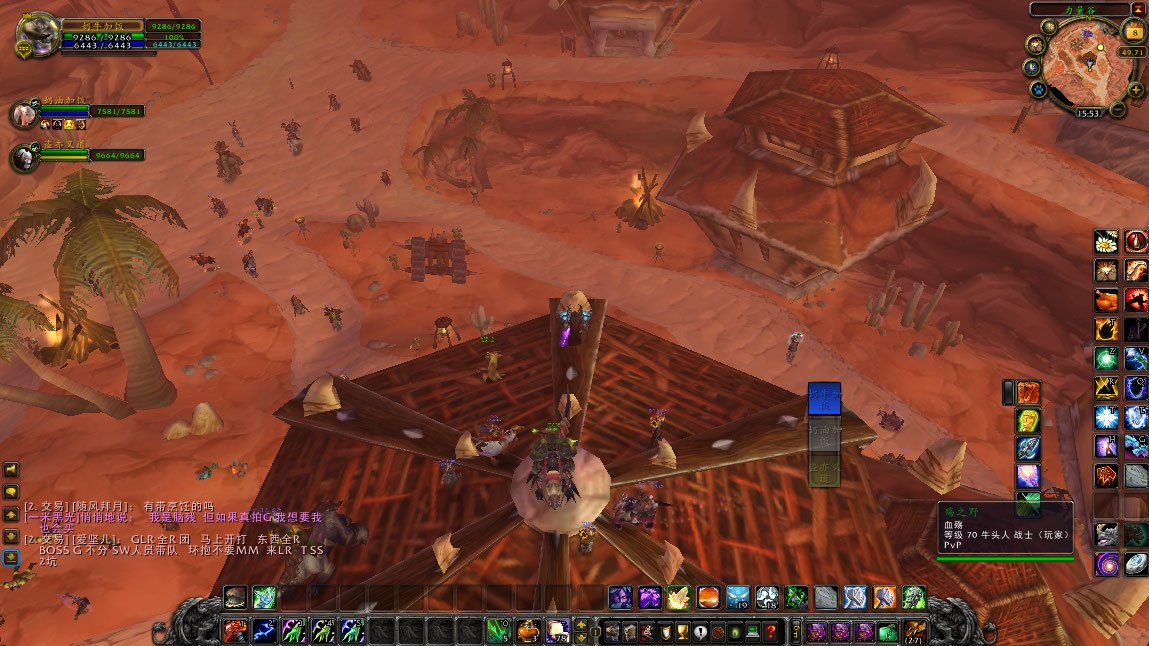Zoom in the minimap with the plus button
Viewport: 1149px width, 646px height.
(x=1136, y=90)
